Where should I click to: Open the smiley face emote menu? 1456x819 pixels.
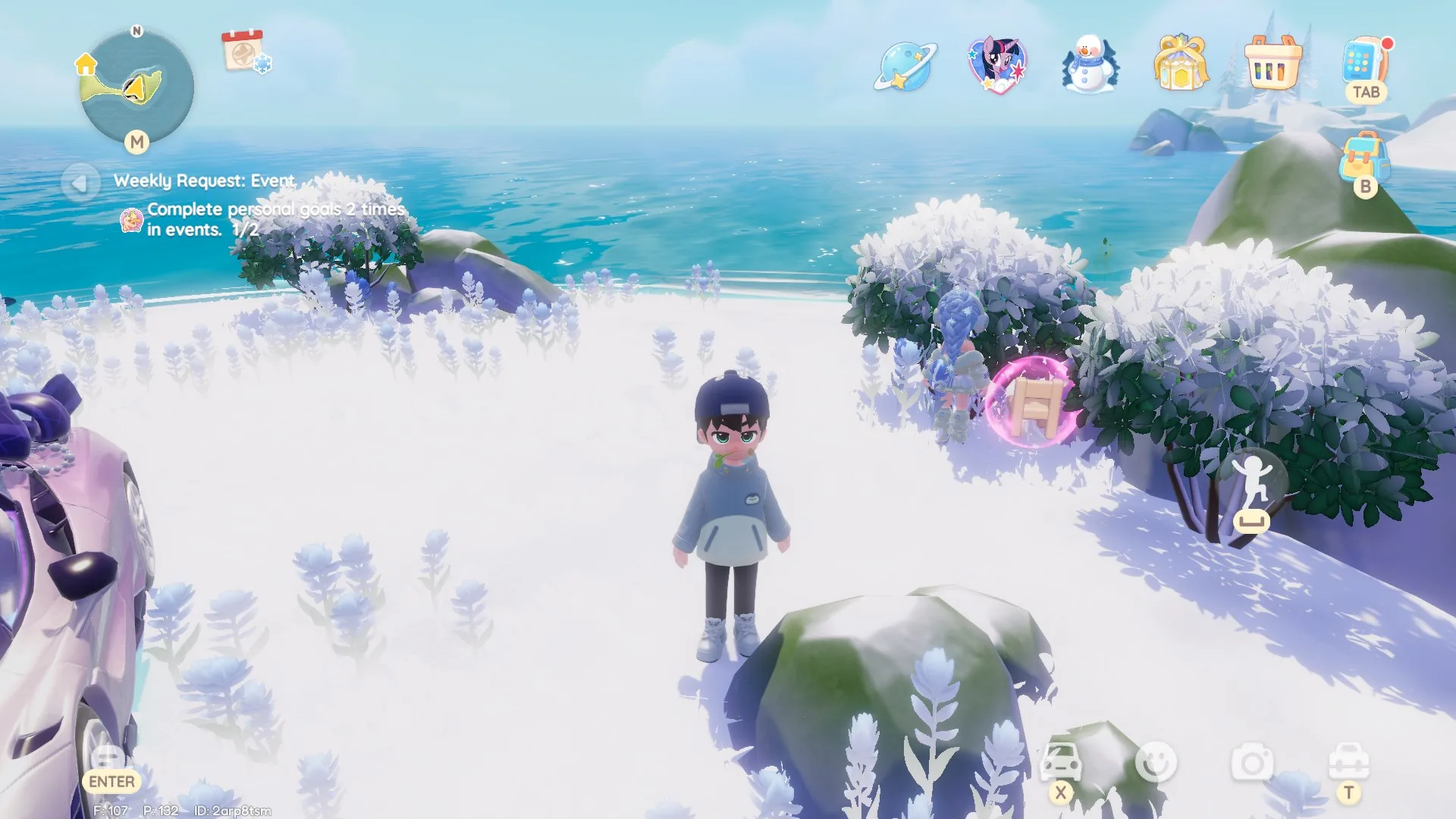tap(1156, 762)
